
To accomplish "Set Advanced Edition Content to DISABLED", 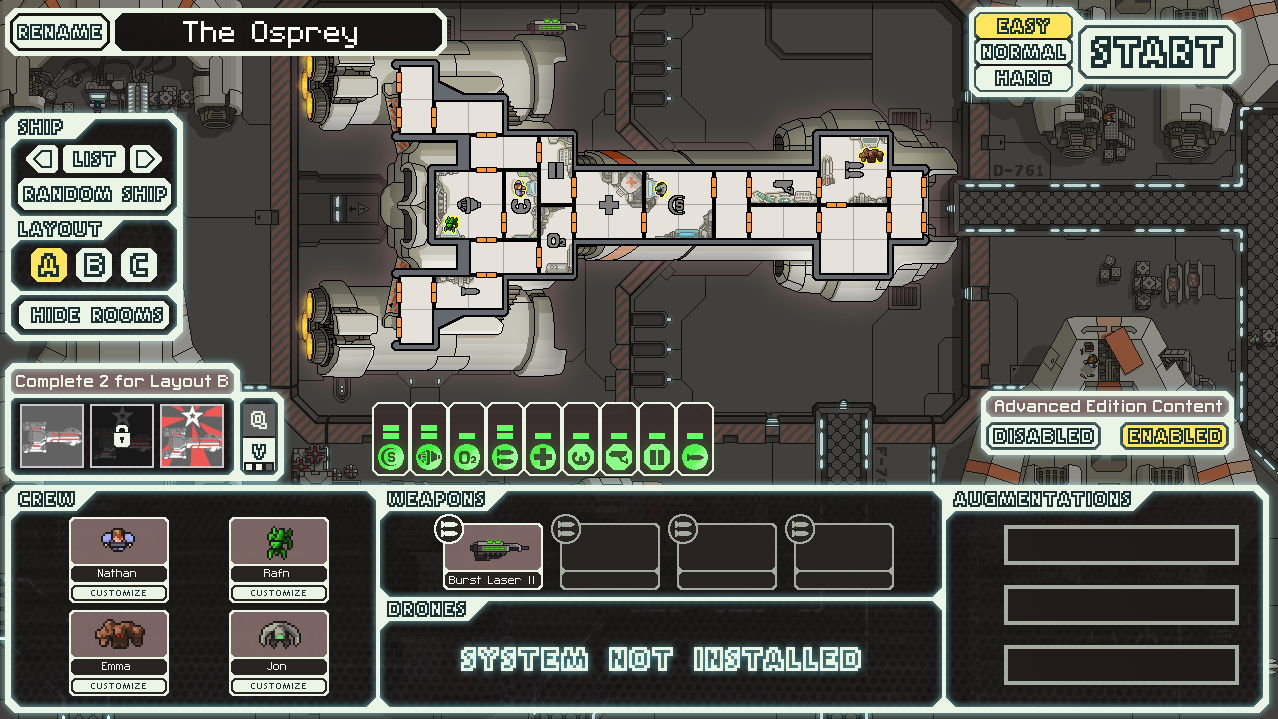I will [x=1043, y=436].
